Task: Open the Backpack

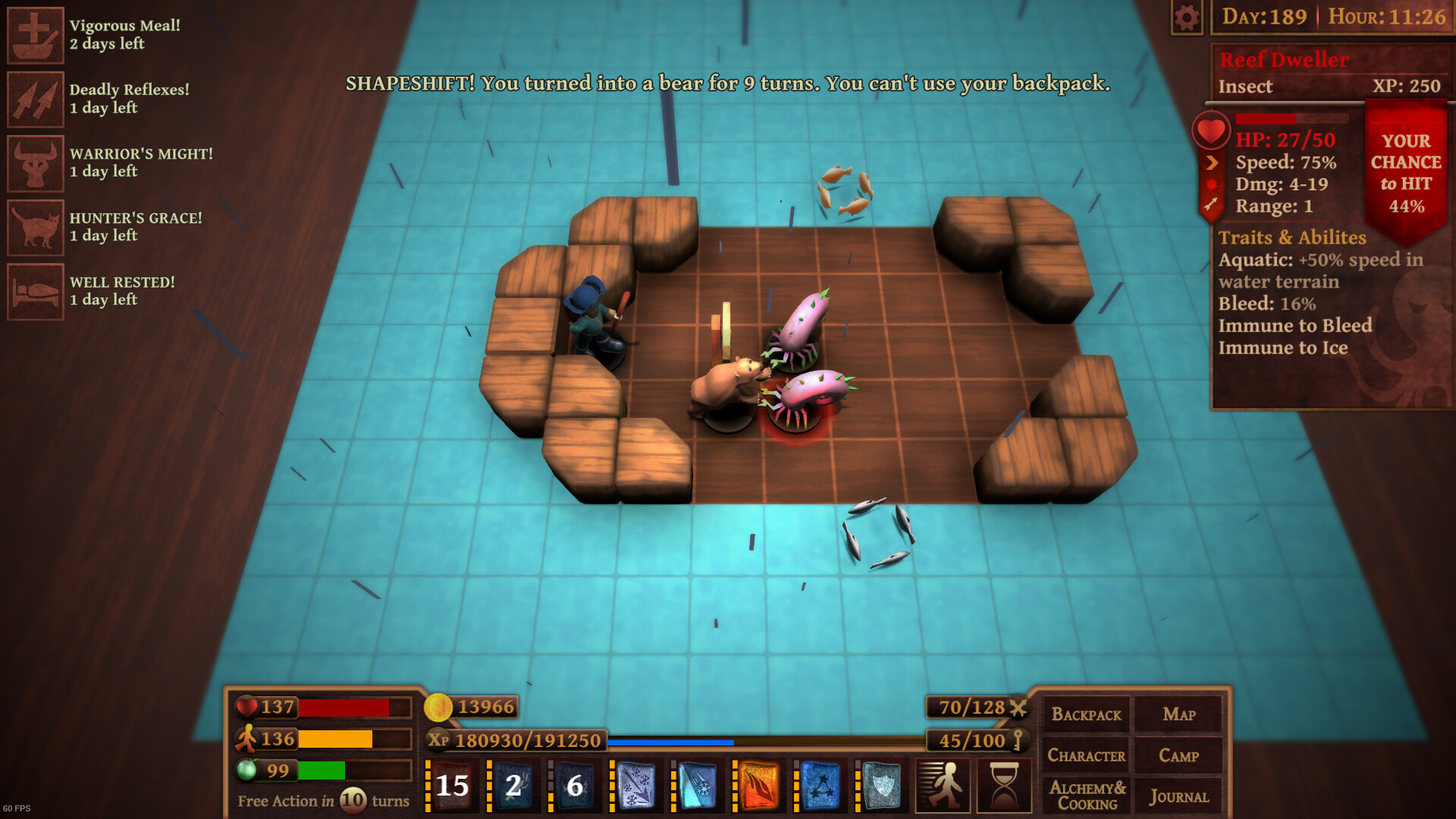Action: 1087,714
